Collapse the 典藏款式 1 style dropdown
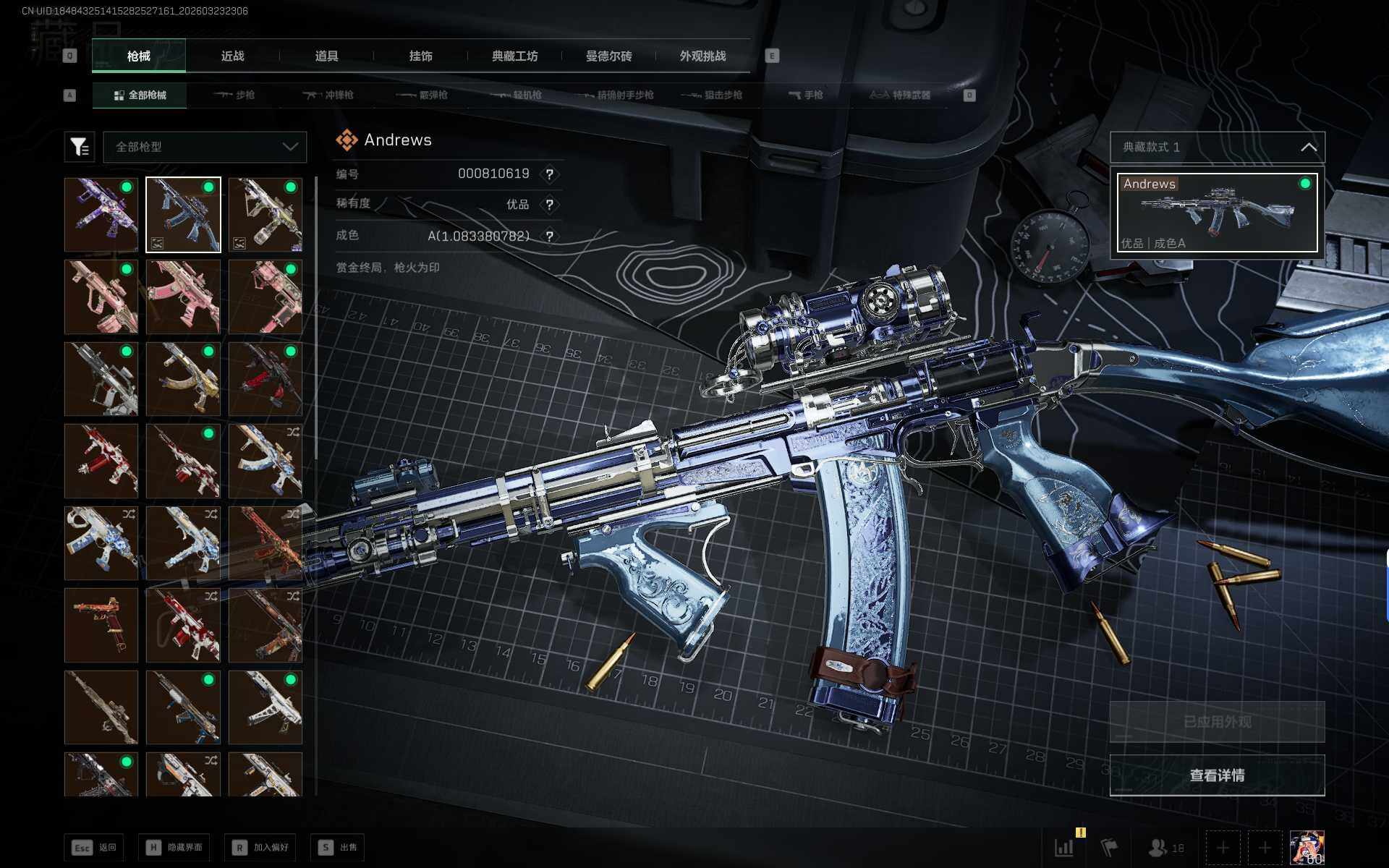This screenshot has height=868, width=1389. pyautogui.click(x=1308, y=148)
